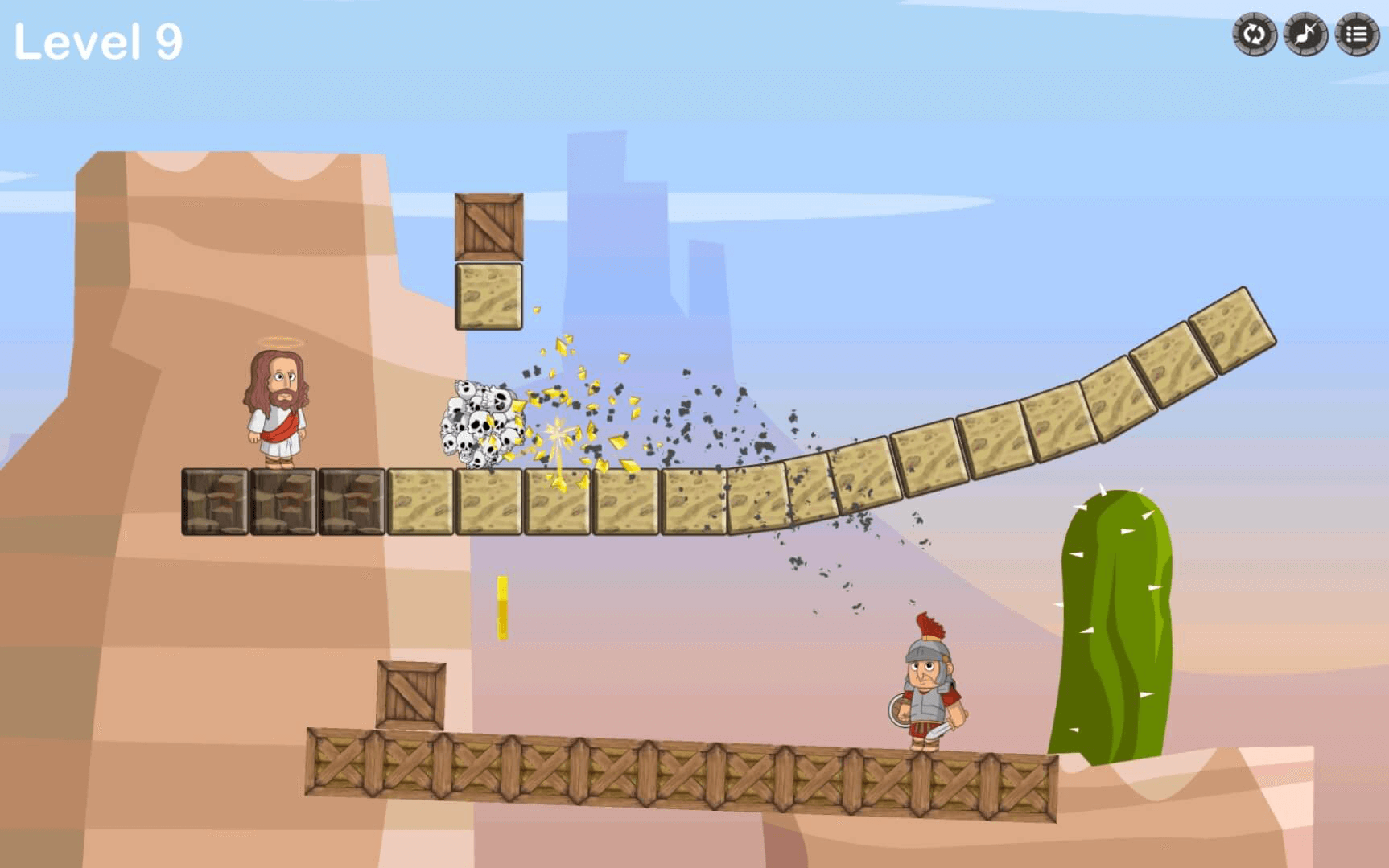Restart the level with the circular arrows button
The width and height of the screenshot is (1389, 868).
[x=1255, y=35]
